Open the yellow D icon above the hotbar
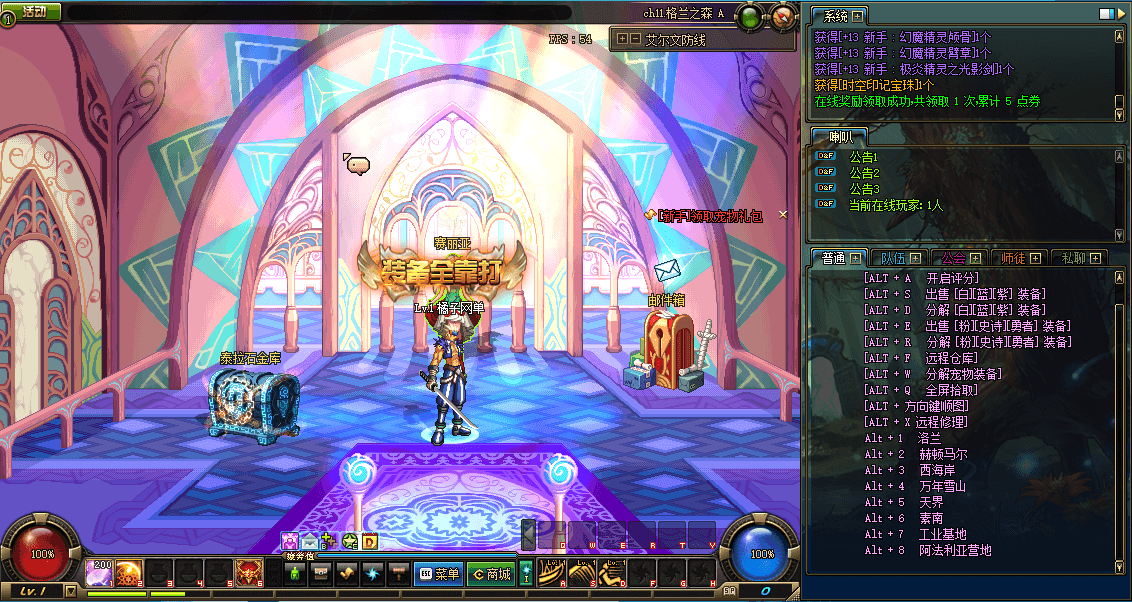This screenshot has height=602, width=1132. click(x=369, y=542)
